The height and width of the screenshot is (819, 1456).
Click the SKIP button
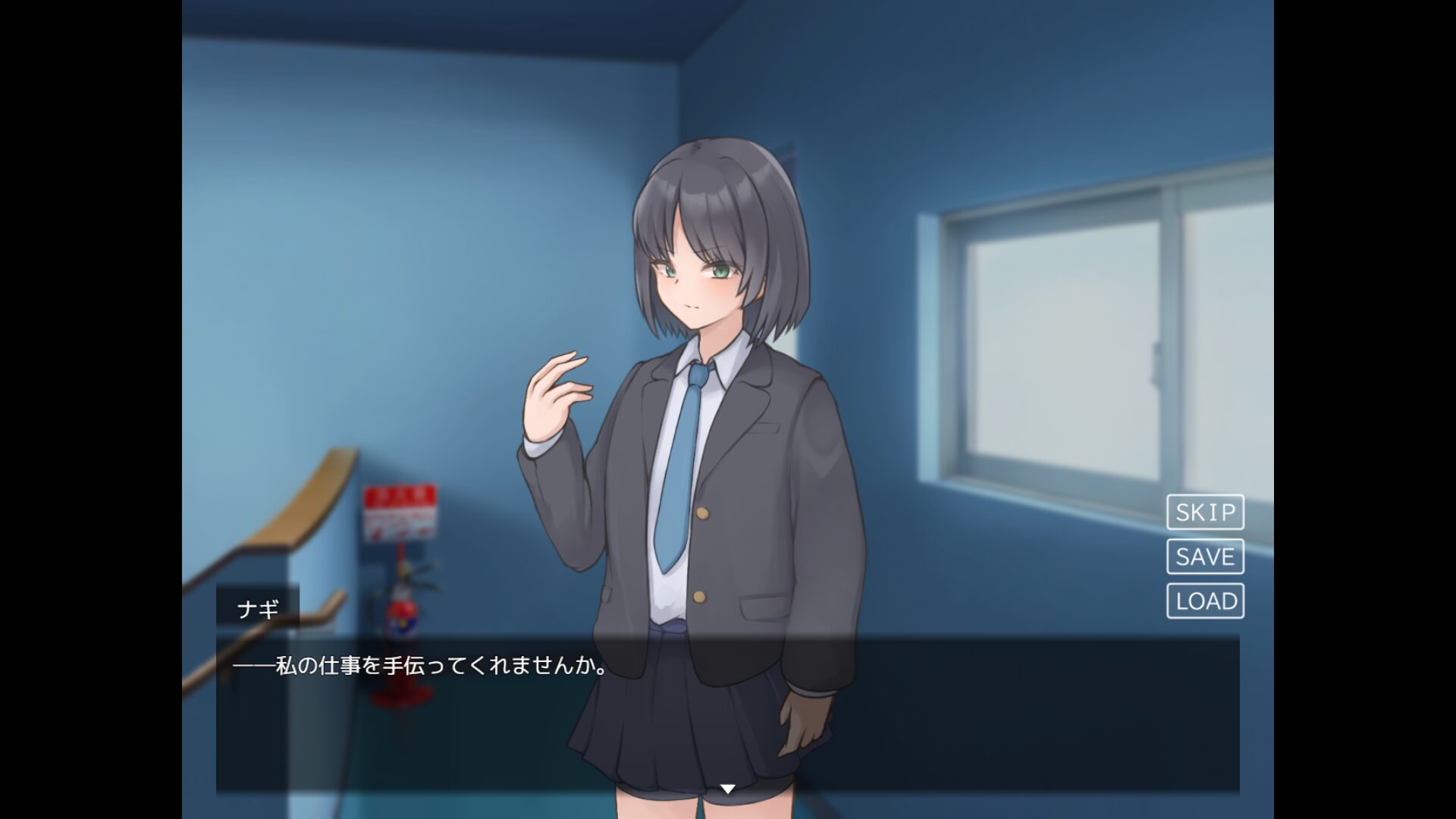[x=1205, y=513]
